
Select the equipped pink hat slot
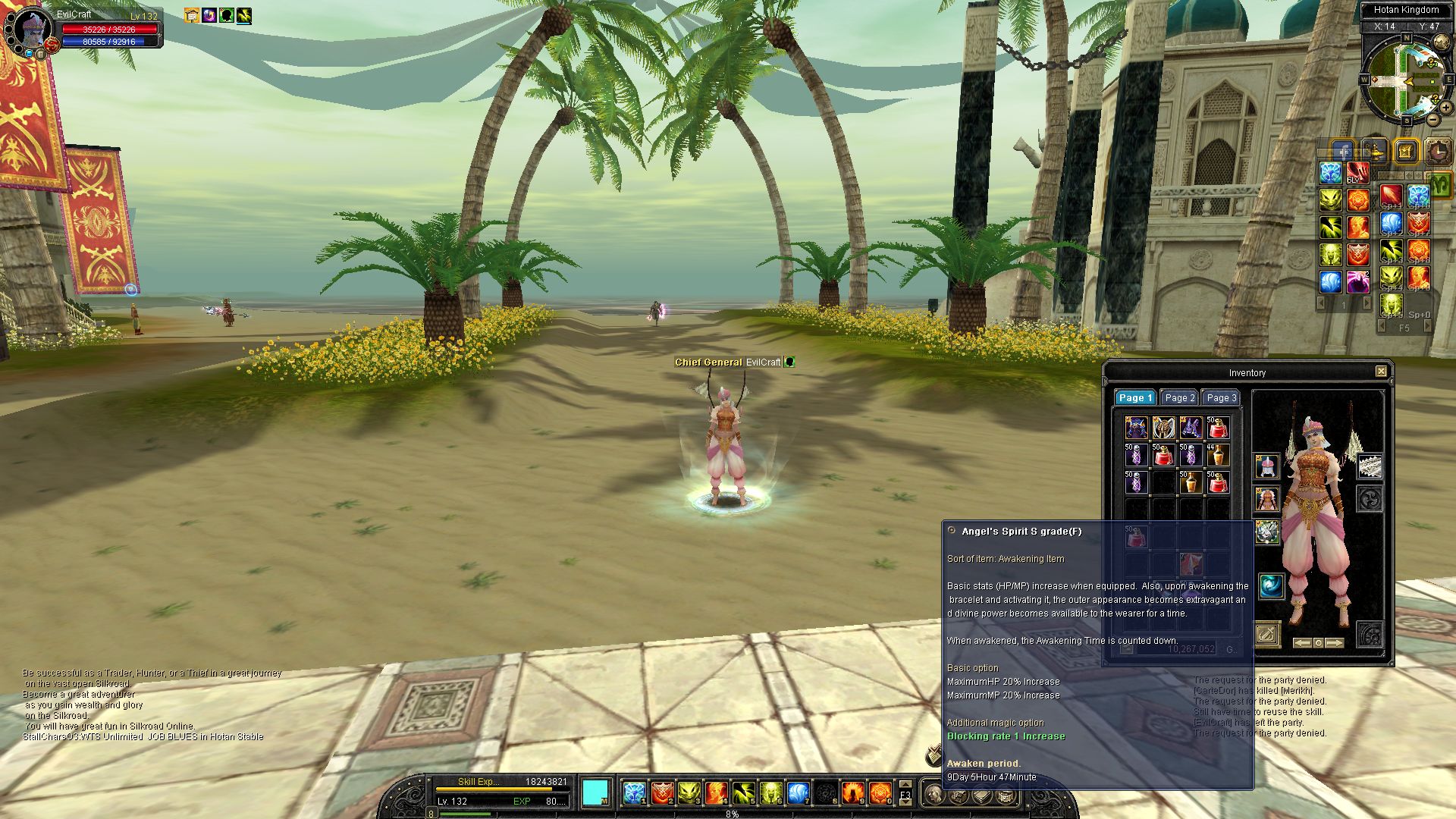[x=1266, y=466]
